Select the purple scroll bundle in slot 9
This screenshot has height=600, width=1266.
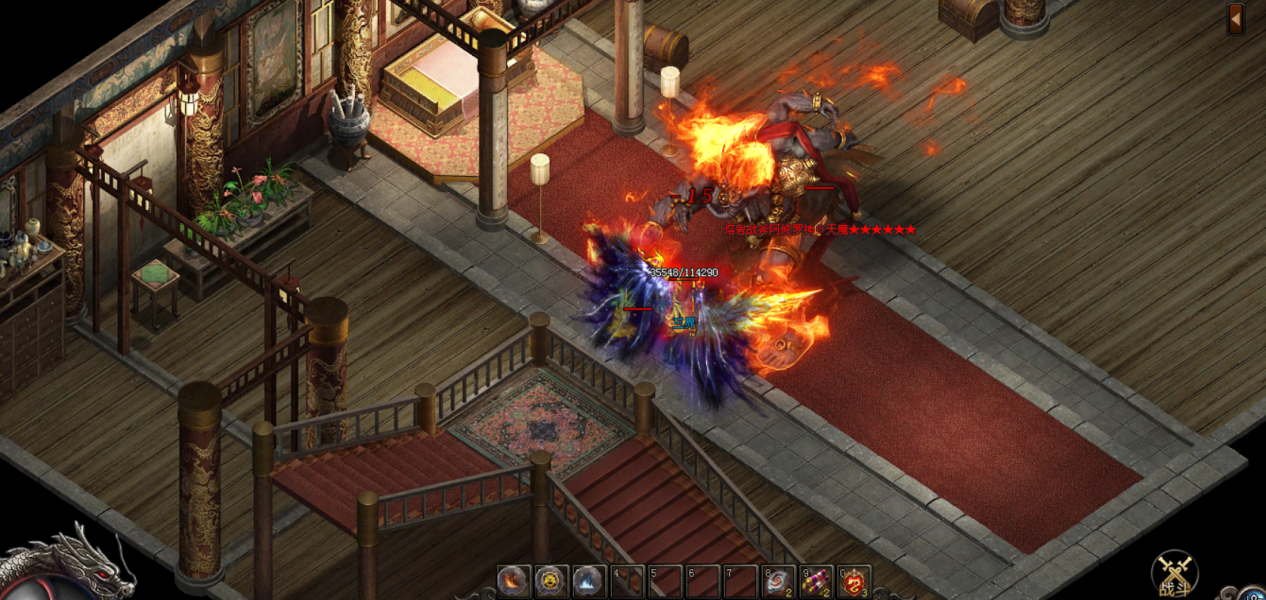815,582
